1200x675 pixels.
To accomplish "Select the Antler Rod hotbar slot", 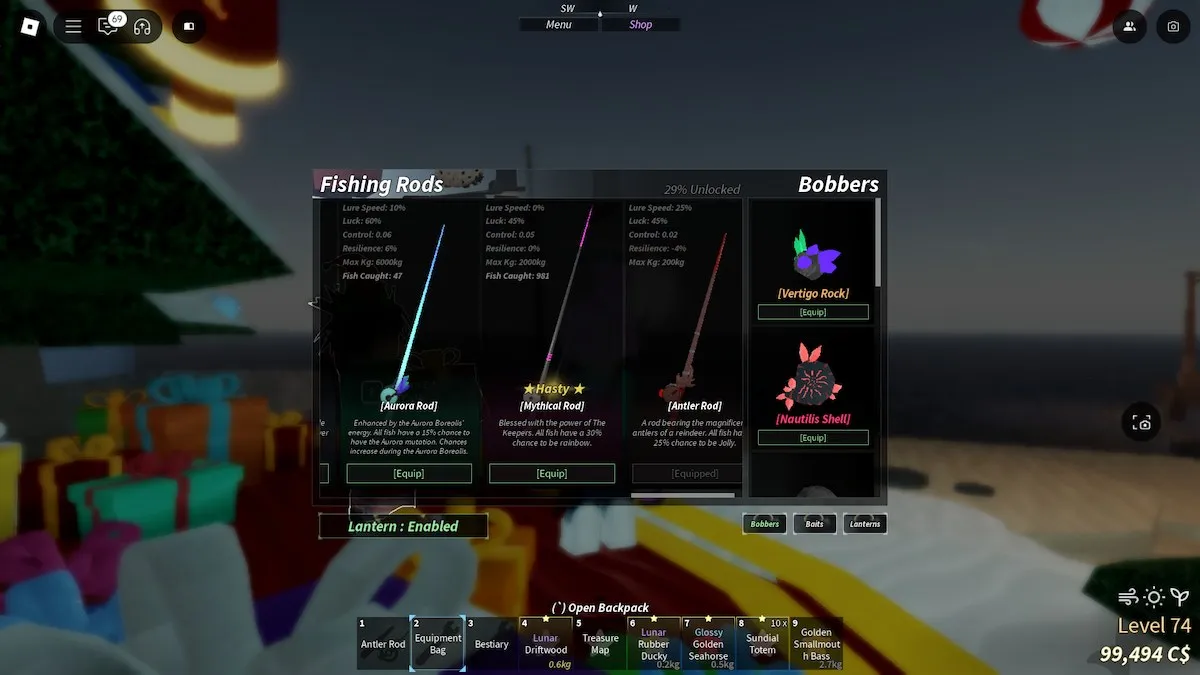I will coord(383,643).
